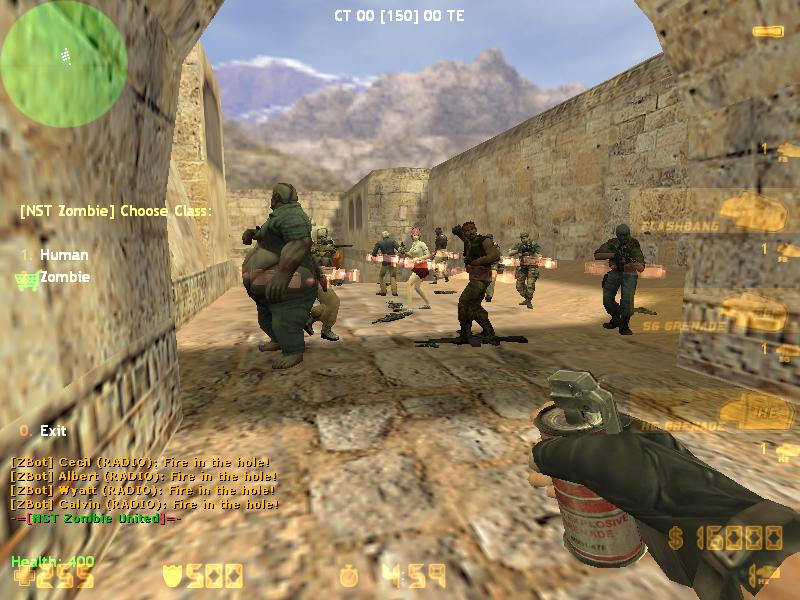
Task: Equip the HE Grenade weapon icon
Action: [x=756, y=409]
